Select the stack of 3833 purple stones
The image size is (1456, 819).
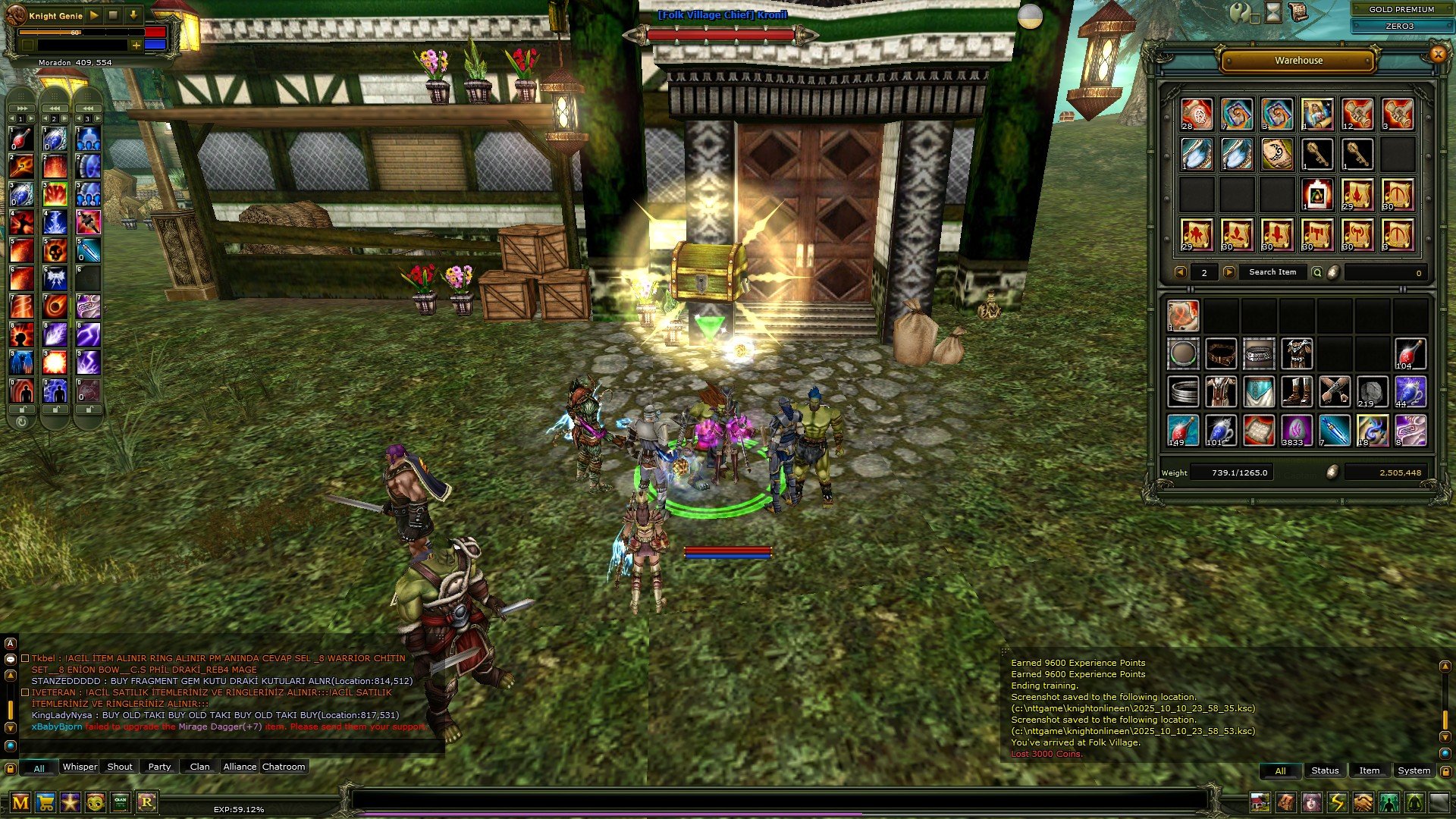pos(1296,430)
